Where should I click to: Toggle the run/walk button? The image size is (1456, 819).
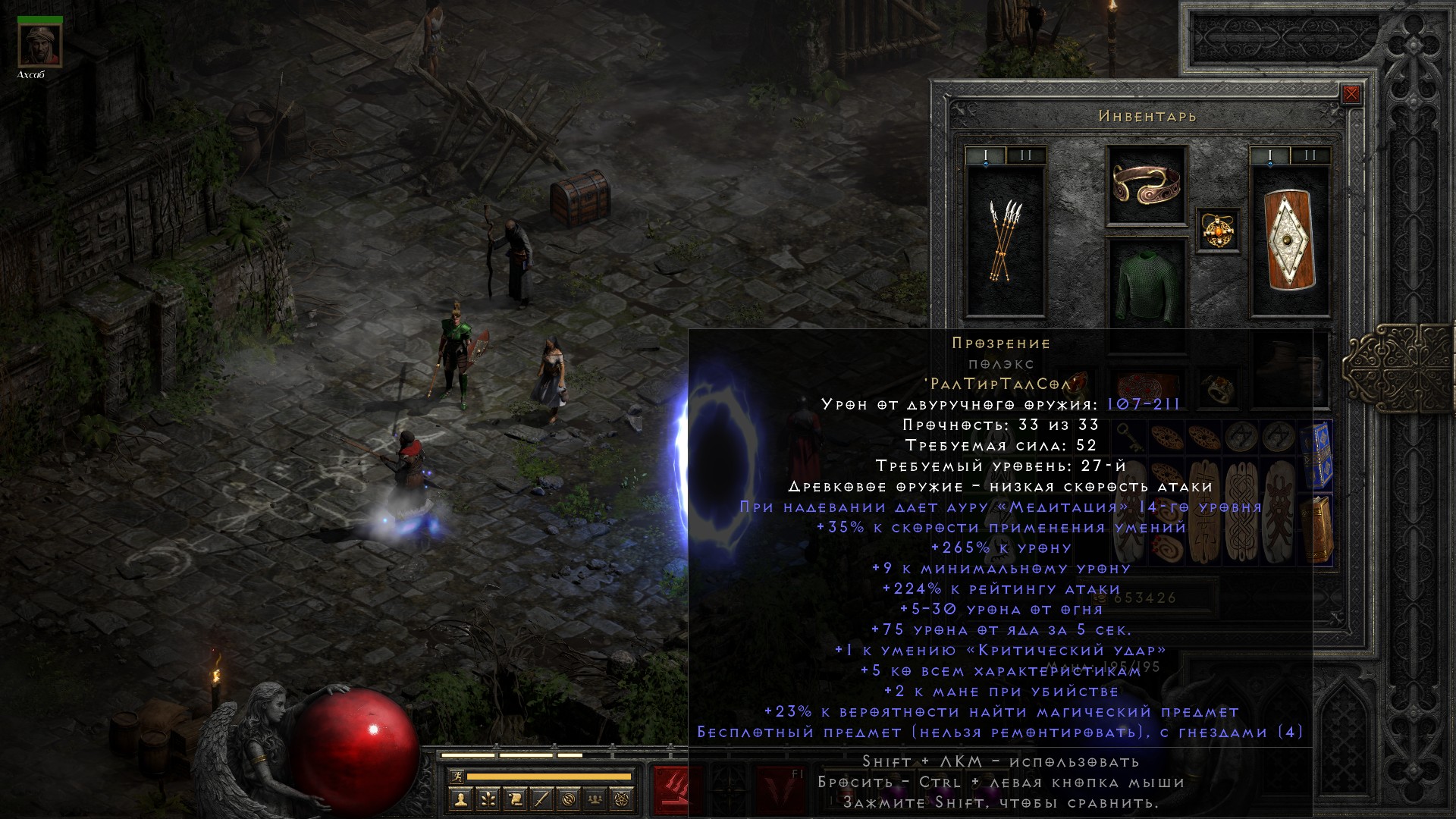pos(457,777)
